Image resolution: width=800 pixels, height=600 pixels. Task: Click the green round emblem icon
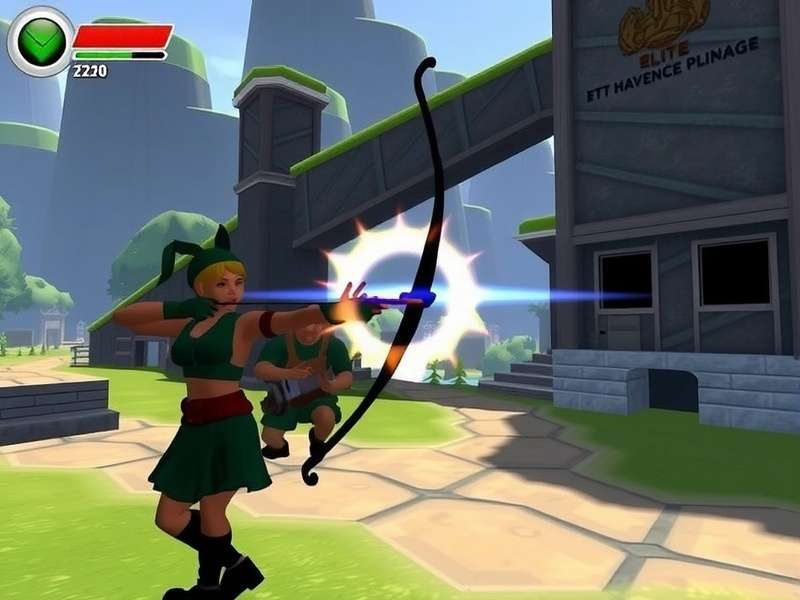(41, 41)
